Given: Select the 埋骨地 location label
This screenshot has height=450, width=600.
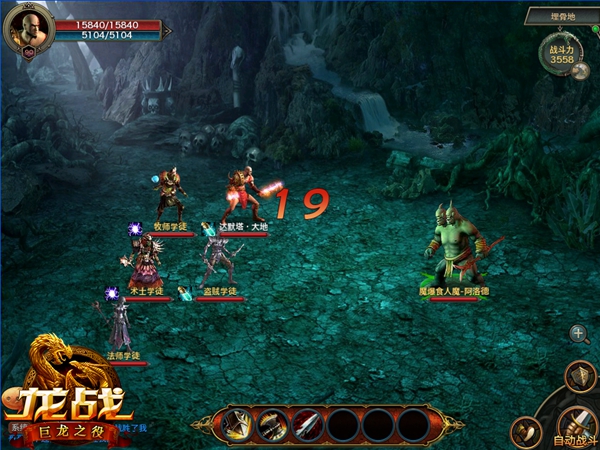Looking at the screenshot, I should (x=561, y=17).
